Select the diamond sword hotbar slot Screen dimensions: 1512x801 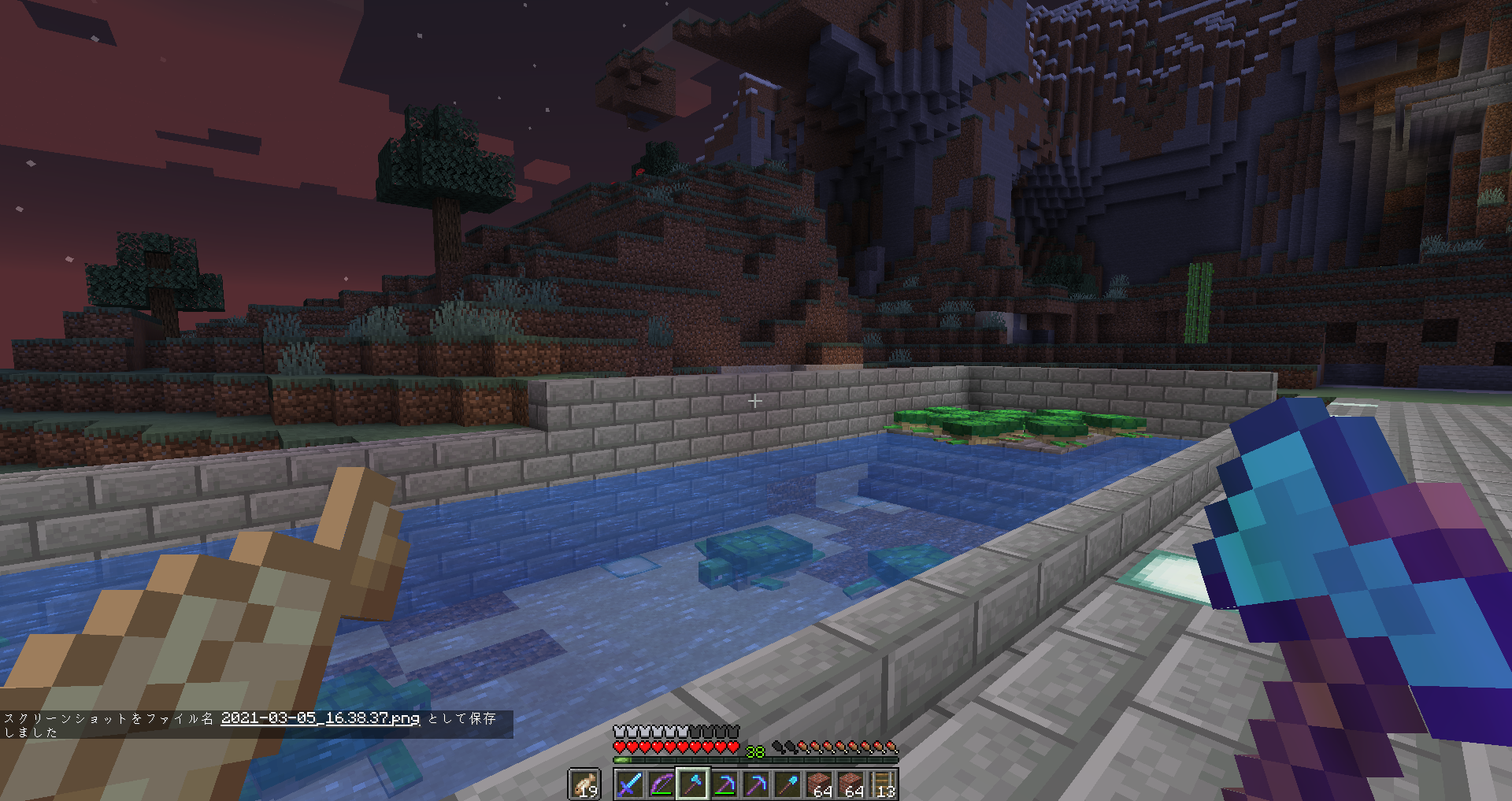coord(629,784)
